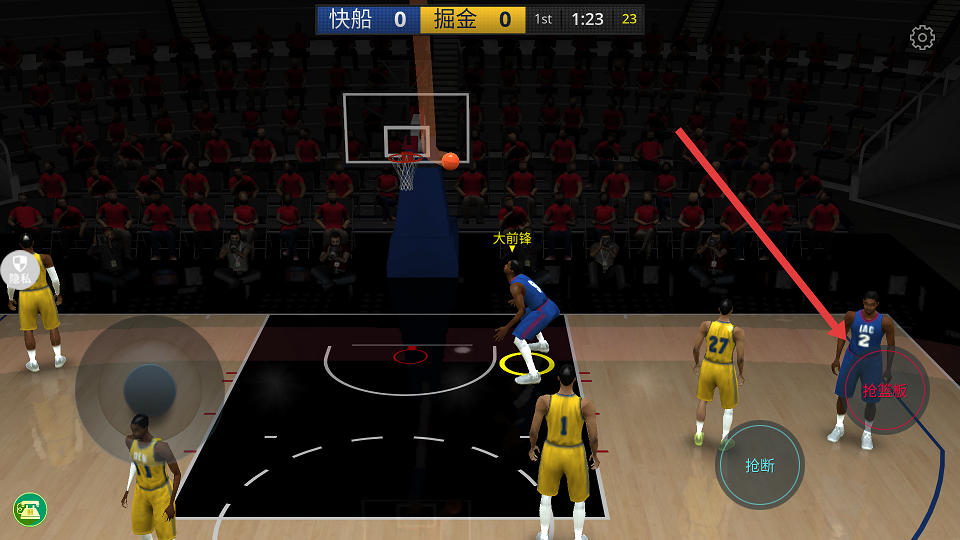Tap the 抢断 steal button
Viewport: 960px width, 540px height.
pyautogui.click(x=760, y=465)
